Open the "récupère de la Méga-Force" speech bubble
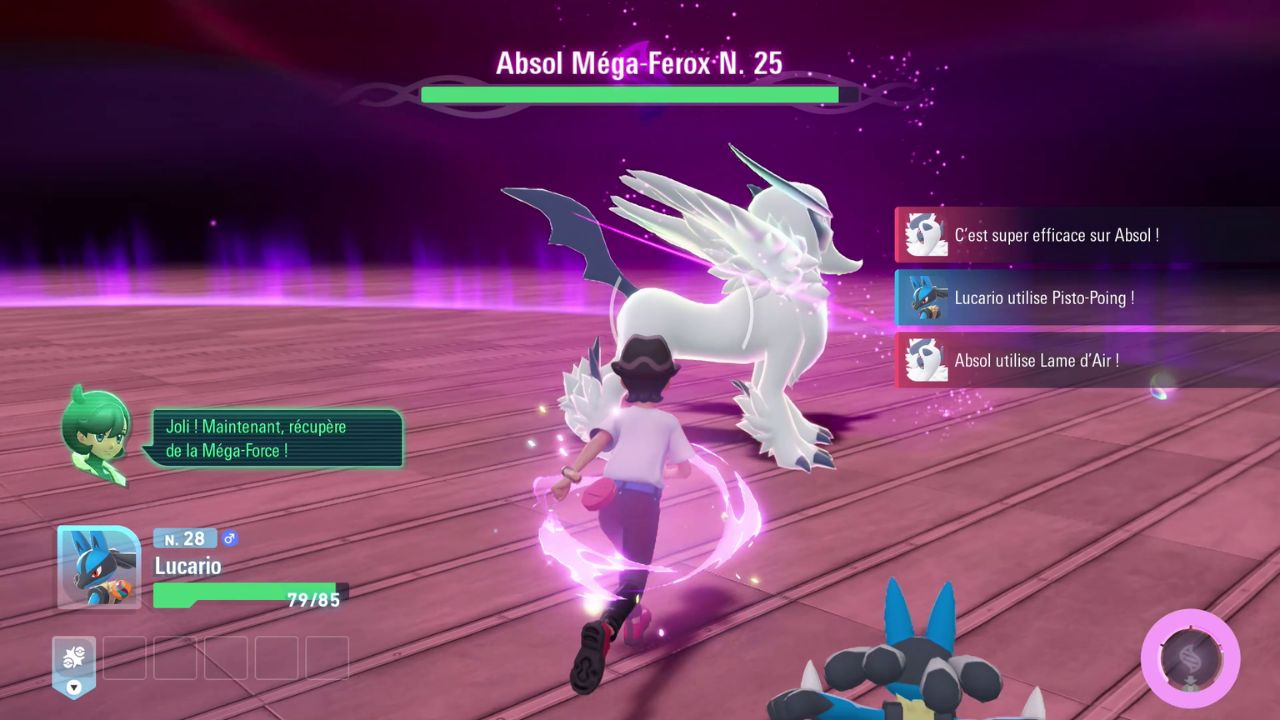Viewport: 1280px width, 720px height. click(x=272, y=439)
